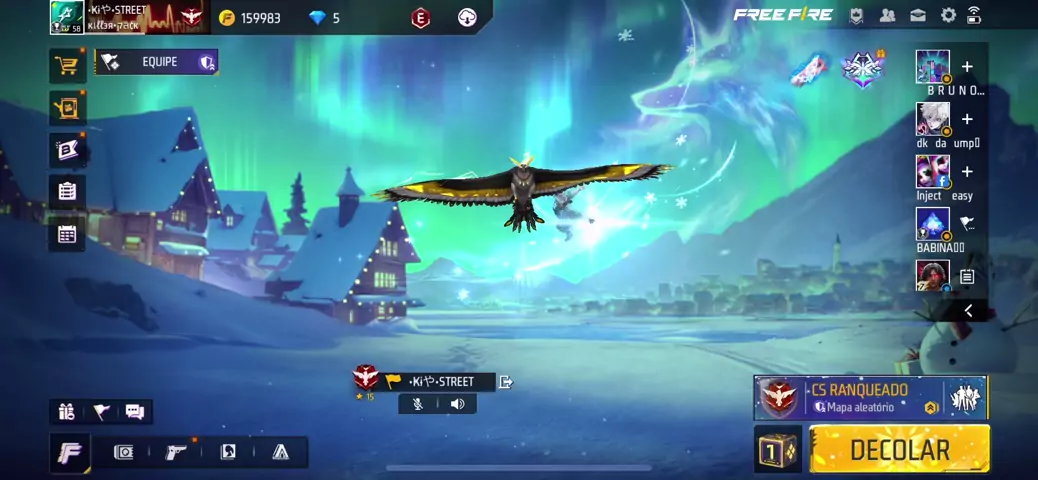The image size is (1038, 480).
Task: Open the shopping cart store
Action: point(67,66)
